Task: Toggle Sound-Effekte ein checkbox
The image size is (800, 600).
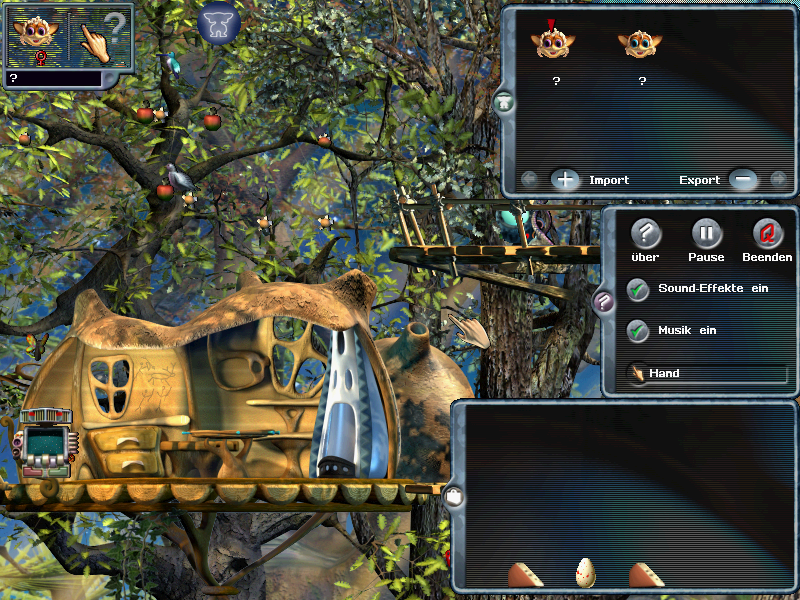Action: tap(637, 290)
